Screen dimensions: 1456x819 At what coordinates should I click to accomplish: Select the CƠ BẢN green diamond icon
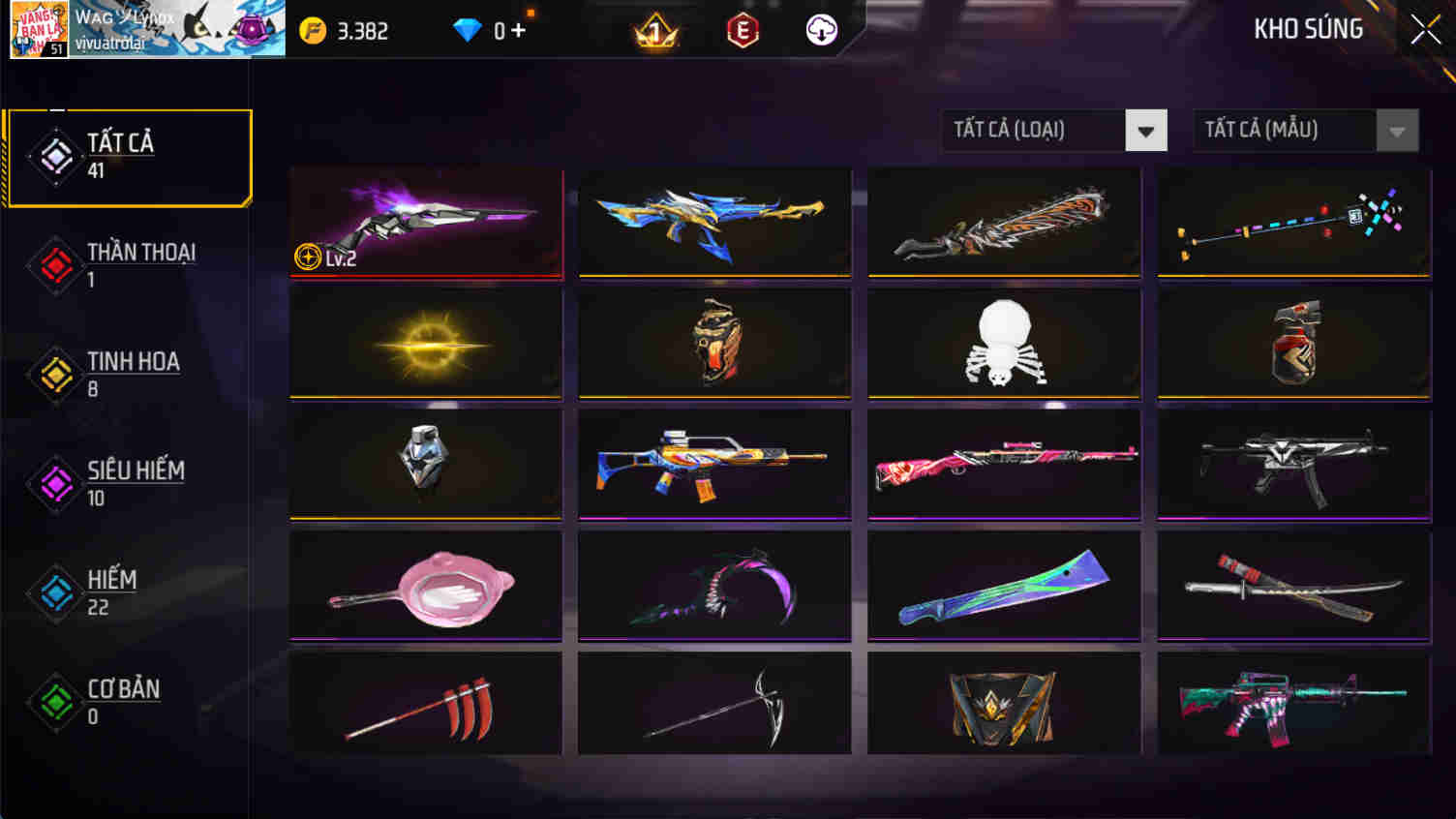(x=55, y=702)
